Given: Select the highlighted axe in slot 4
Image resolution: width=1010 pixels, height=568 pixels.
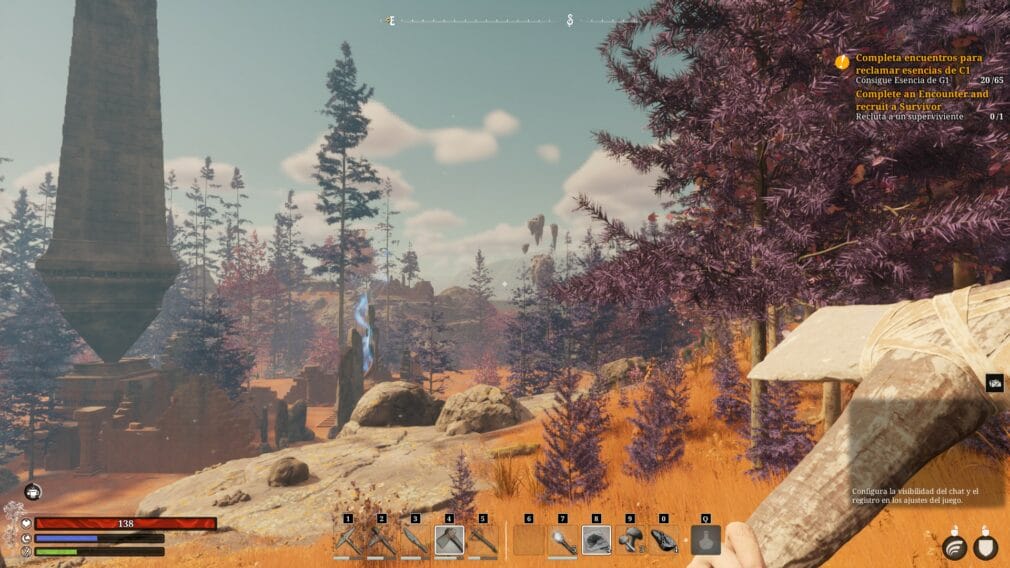Looking at the screenshot, I should pos(449,541).
